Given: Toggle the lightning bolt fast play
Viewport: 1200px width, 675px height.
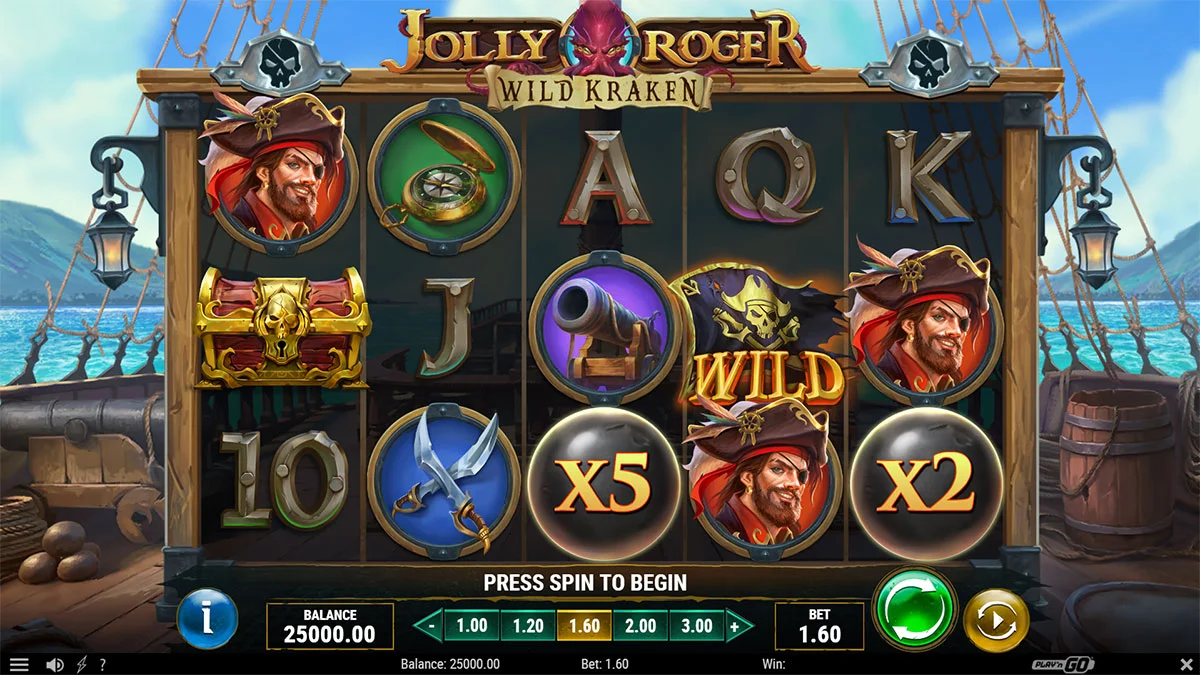Looking at the screenshot, I should pos(81,664).
